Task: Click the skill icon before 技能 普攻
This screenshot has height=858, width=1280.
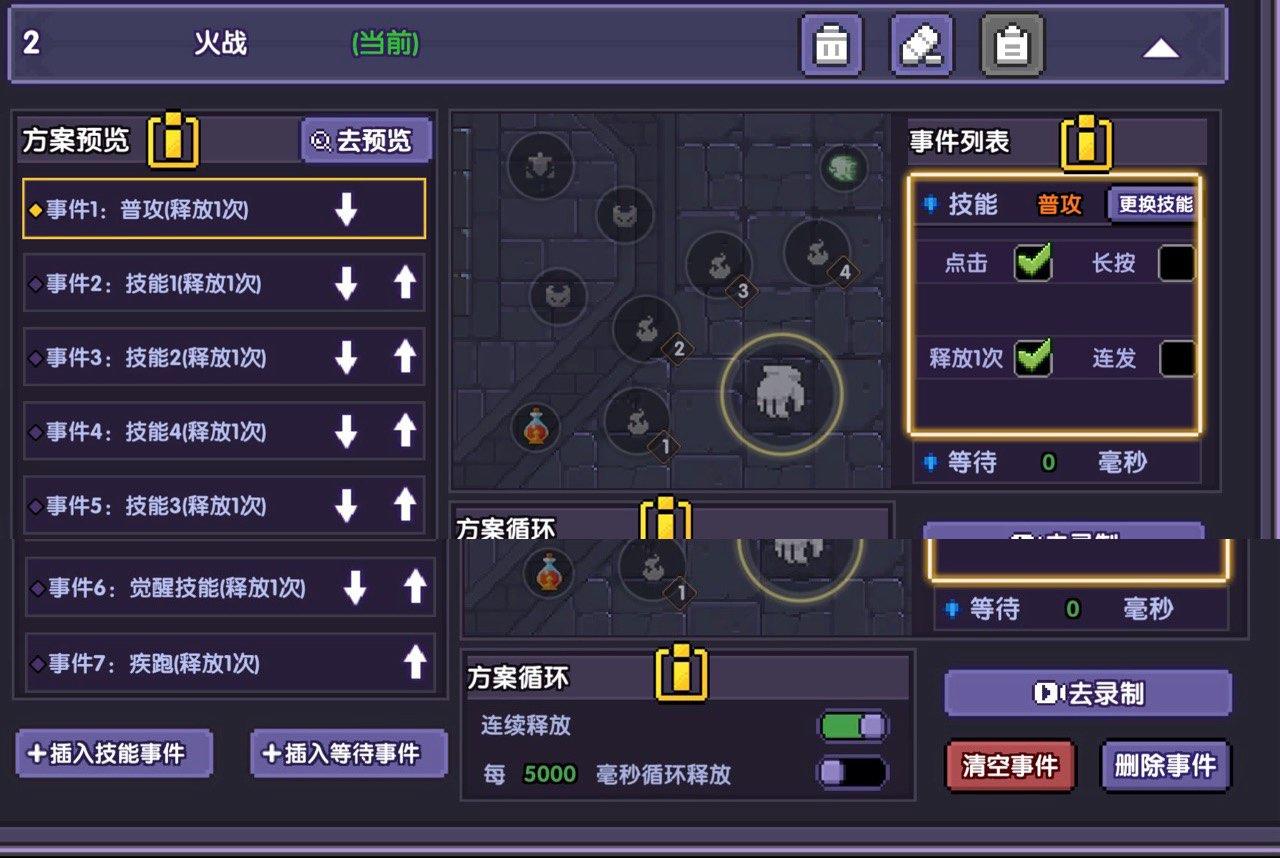Action: (x=927, y=204)
